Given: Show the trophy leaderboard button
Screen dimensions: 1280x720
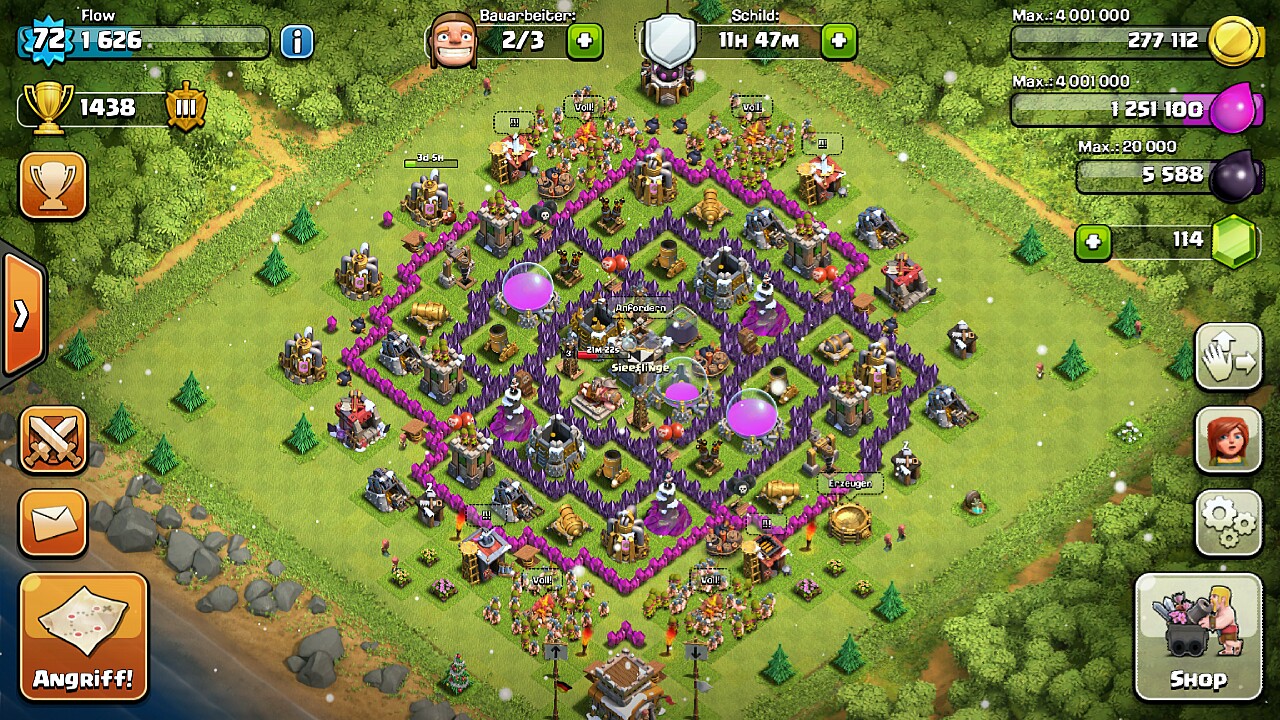Looking at the screenshot, I should point(53,185).
